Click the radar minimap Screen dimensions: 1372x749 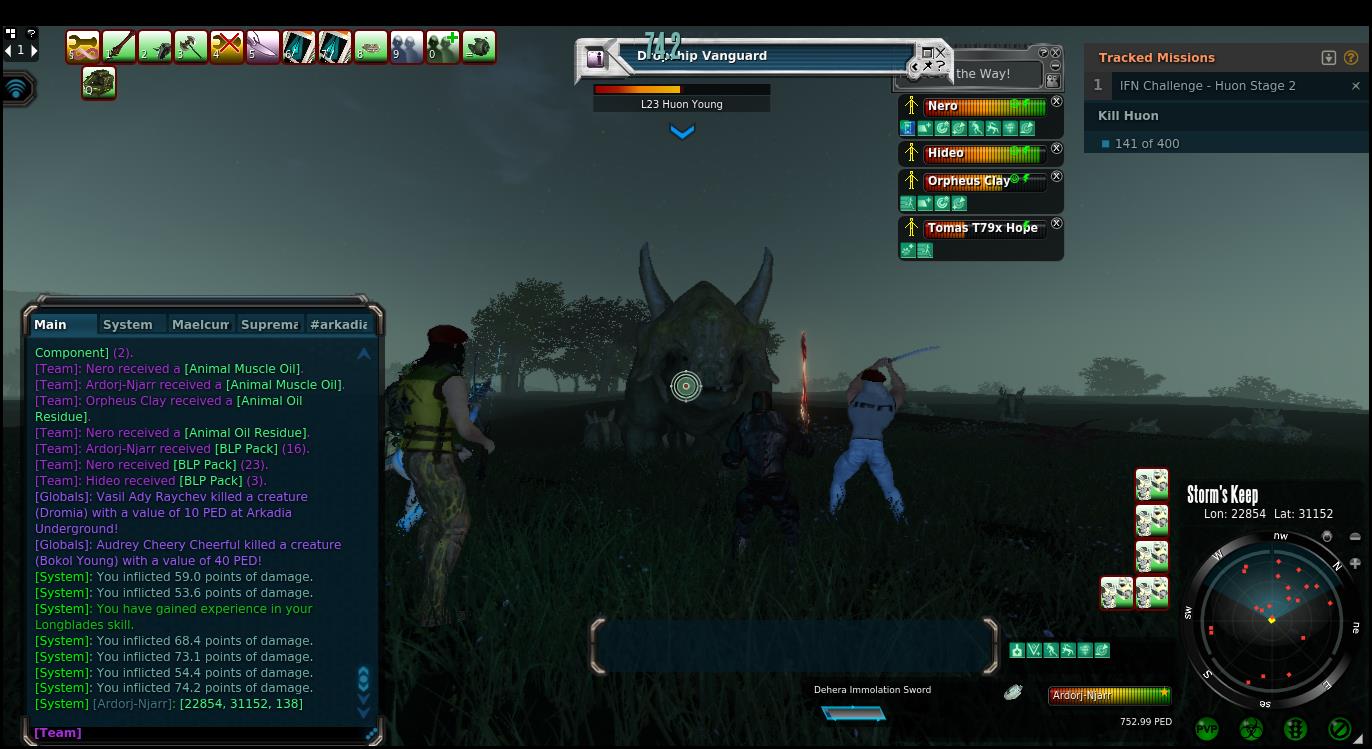pyautogui.click(x=1271, y=619)
